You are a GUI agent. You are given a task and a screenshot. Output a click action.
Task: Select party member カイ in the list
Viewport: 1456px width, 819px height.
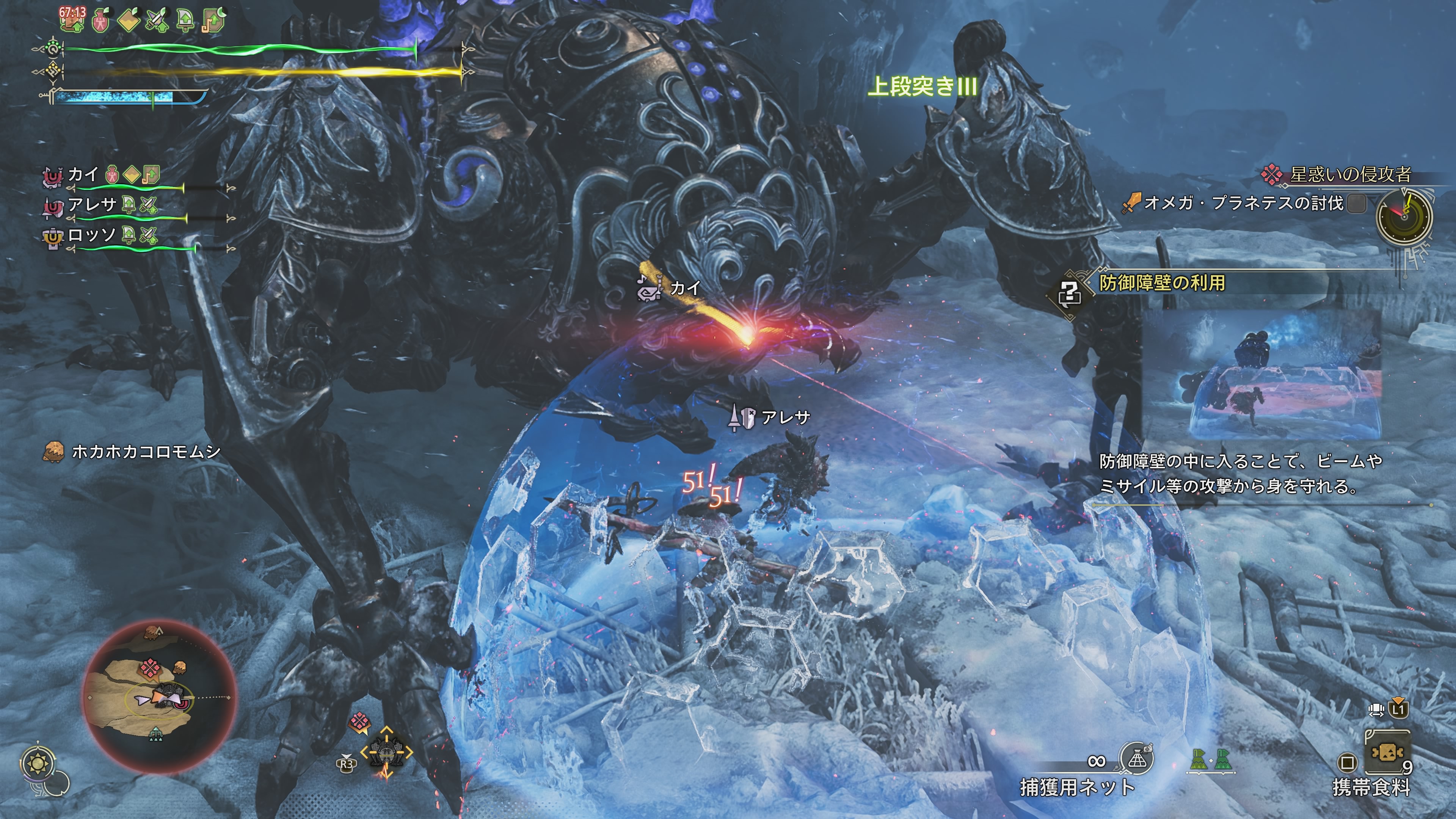pyautogui.click(x=83, y=175)
